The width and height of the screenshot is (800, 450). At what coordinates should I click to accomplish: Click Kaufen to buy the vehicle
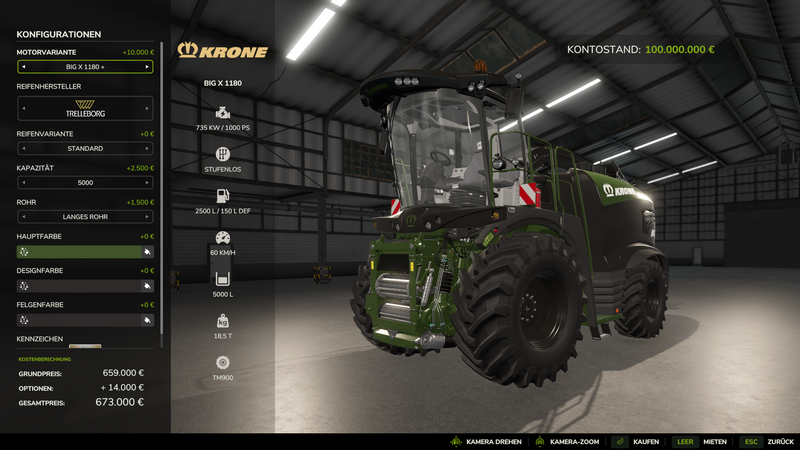click(645, 441)
